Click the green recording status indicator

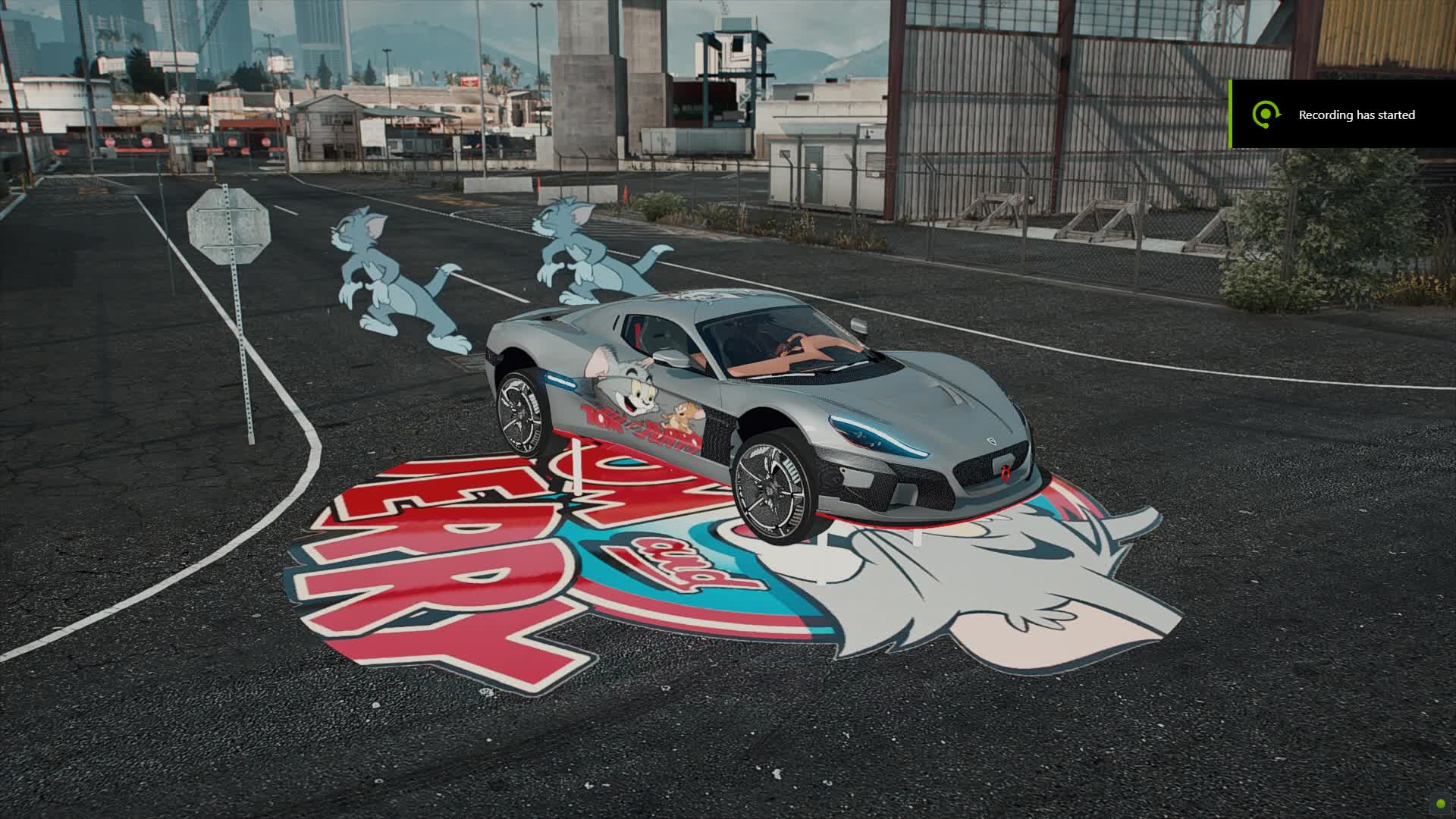[x=1440, y=803]
